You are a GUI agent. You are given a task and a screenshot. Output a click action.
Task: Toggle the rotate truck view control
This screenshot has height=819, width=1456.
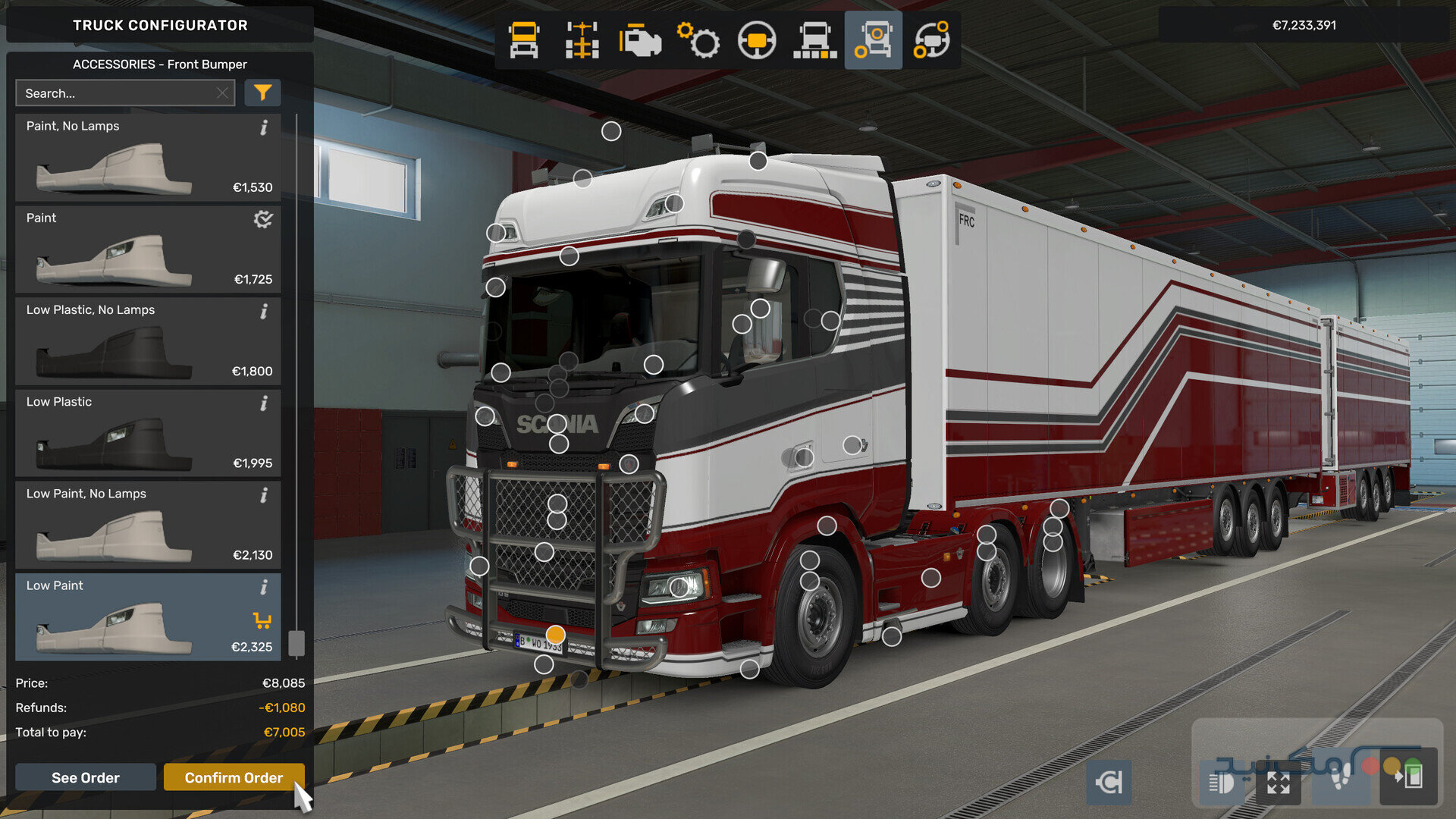pos(1109,782)
